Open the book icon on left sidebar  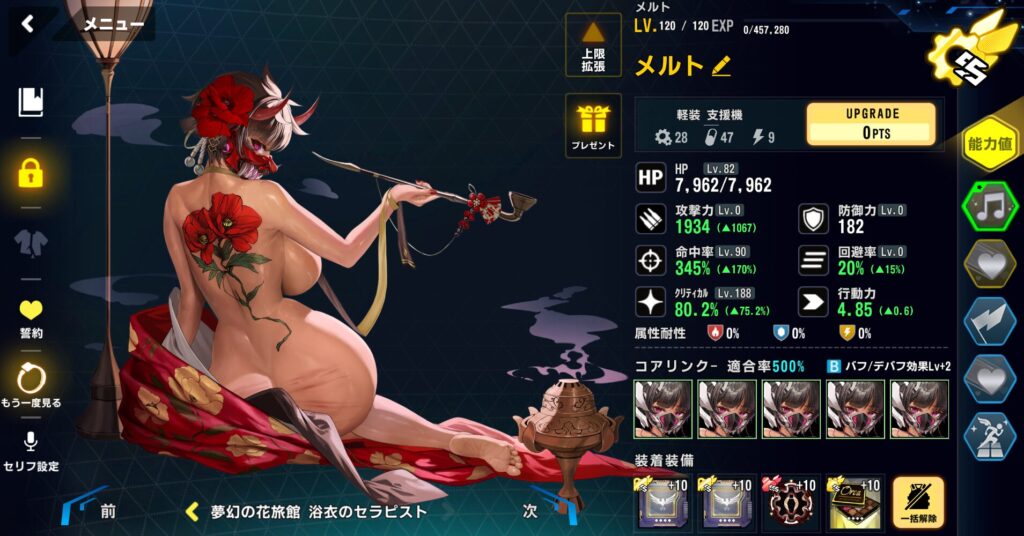31,101
